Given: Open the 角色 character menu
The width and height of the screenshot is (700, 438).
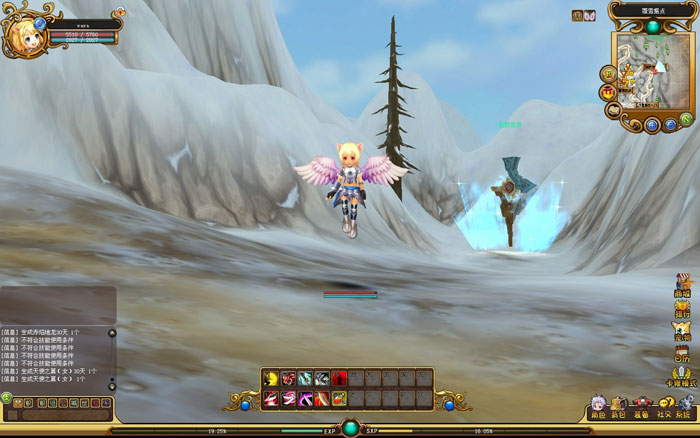Looking at the screenshot, I should tap(598, 405).
